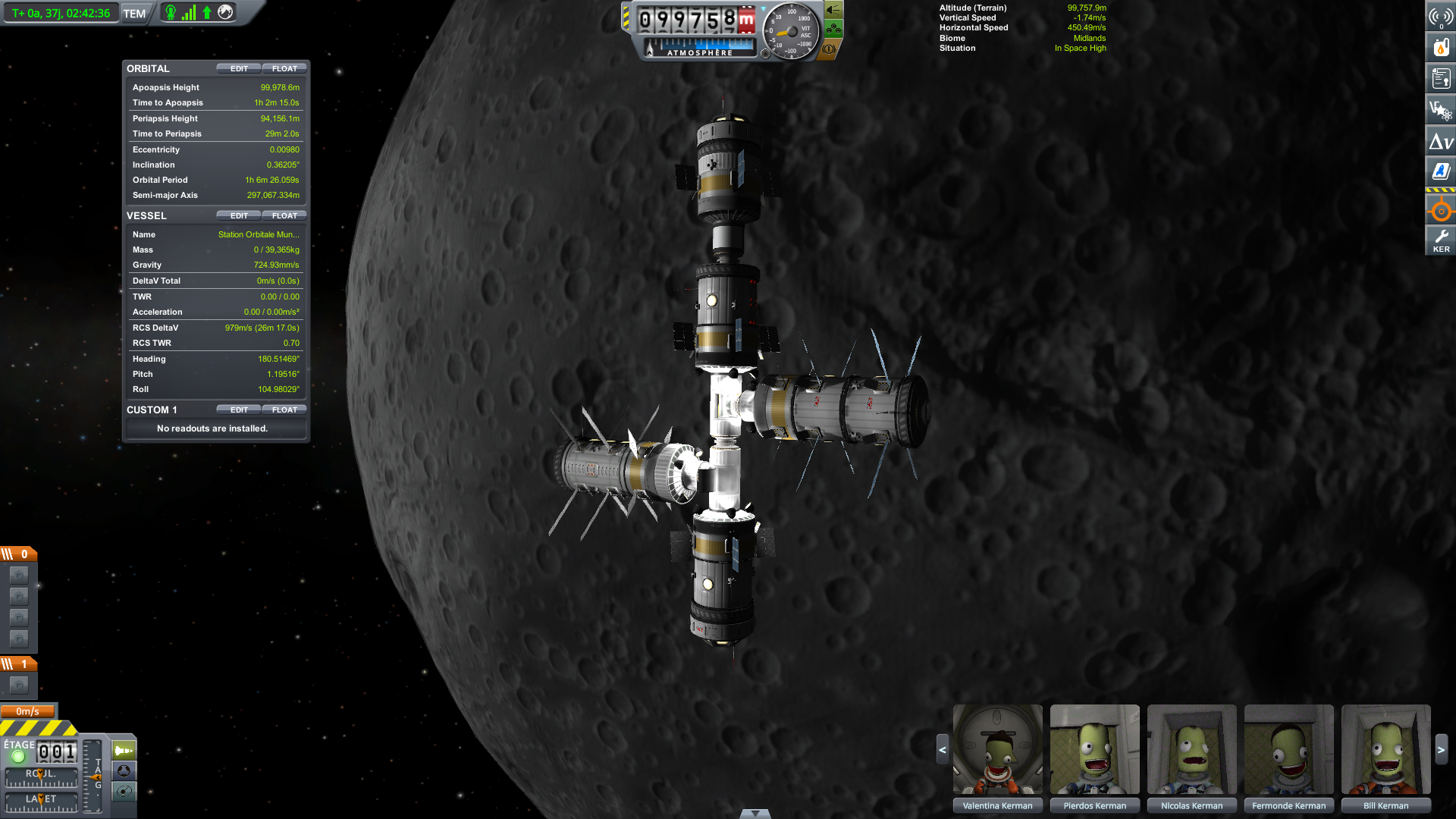The width and height of the screenshot is (1456, 819).
Task: Switch to map mode orbit button
Action: 124,792
